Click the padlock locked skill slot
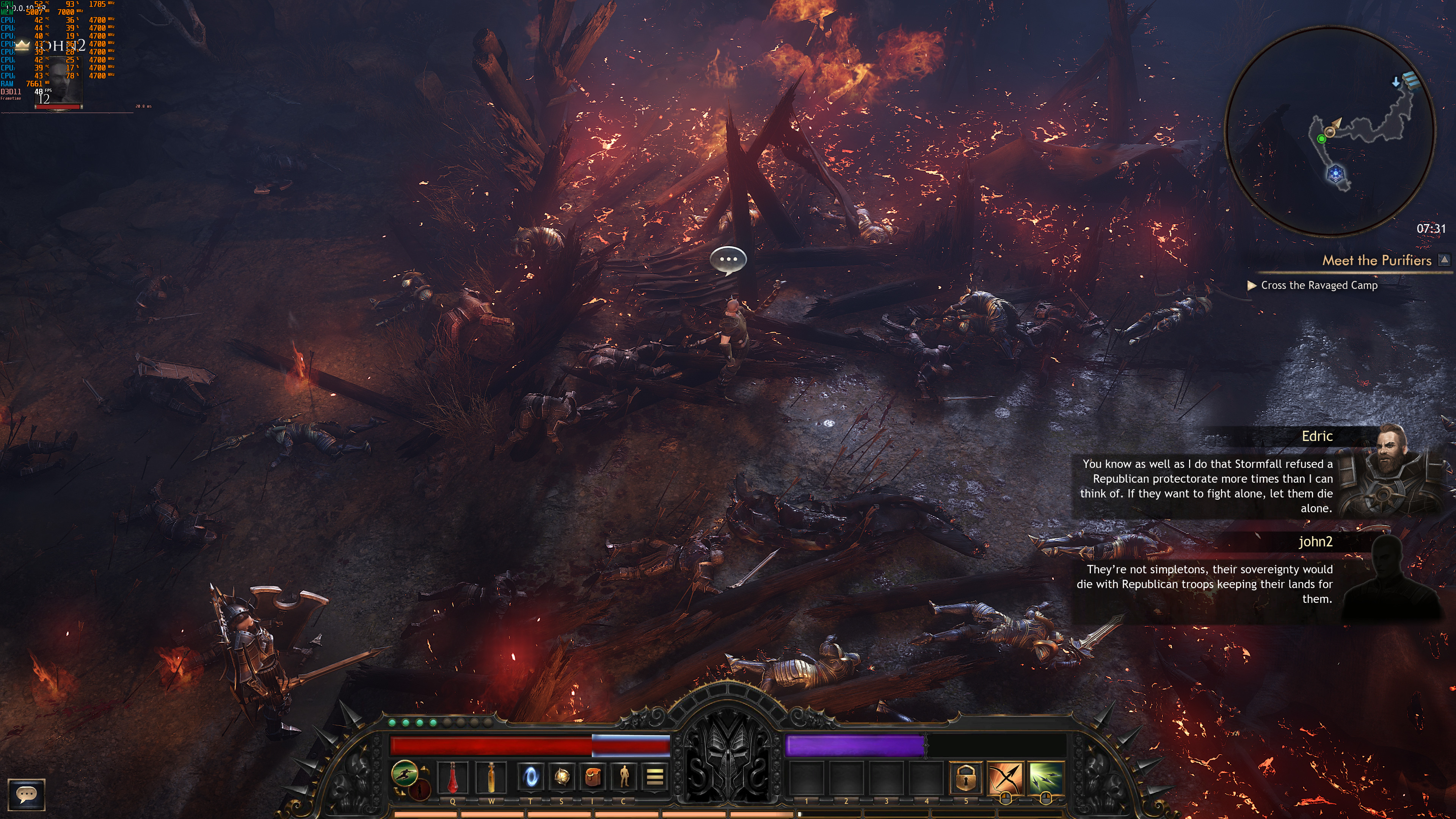 (965, 777)
